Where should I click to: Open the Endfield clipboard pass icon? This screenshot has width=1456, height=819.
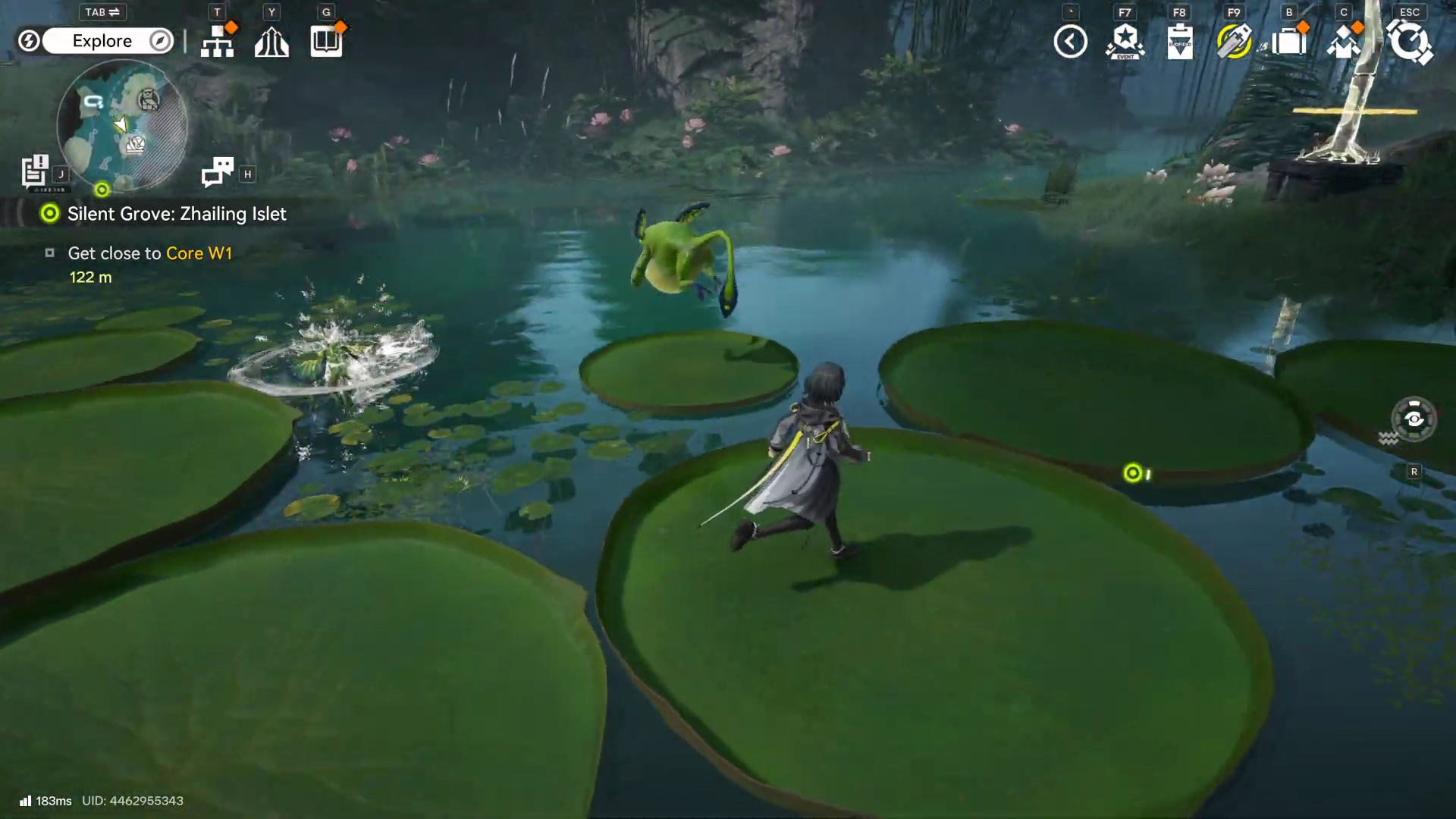pyautogui.click(x=1179, y=42)
